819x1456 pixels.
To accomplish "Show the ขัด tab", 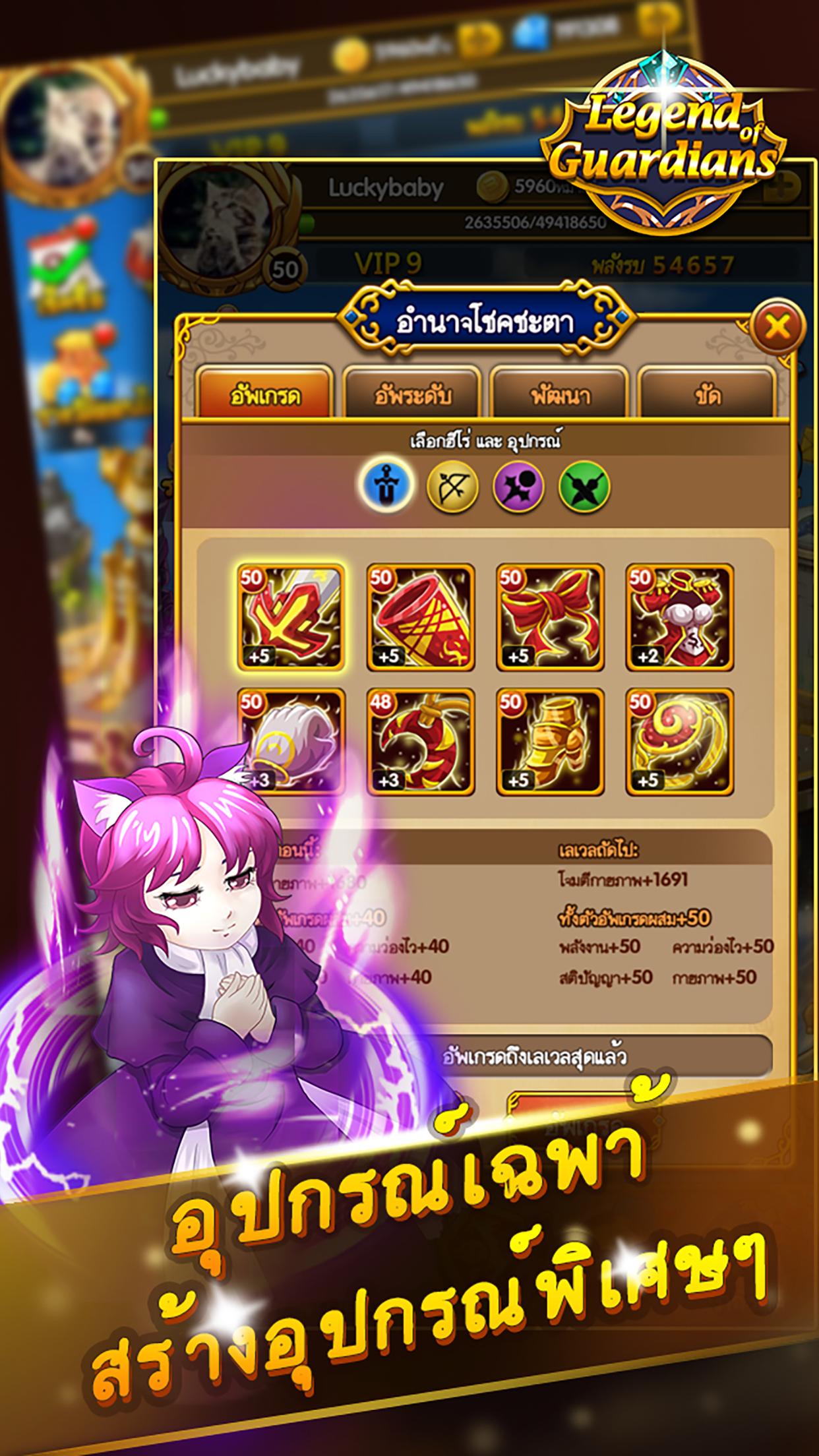I will pyautogui.click(x=706, y=396).
